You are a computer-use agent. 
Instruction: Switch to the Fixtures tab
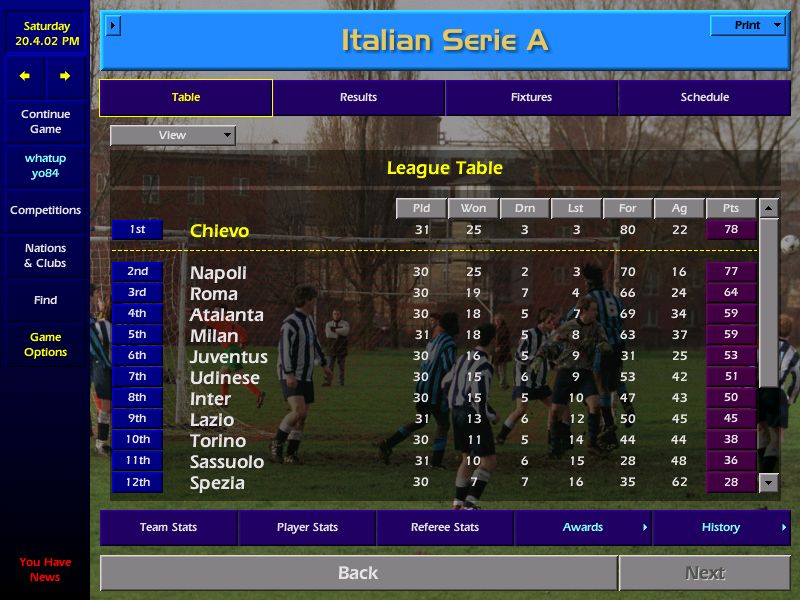coord(531,97)
